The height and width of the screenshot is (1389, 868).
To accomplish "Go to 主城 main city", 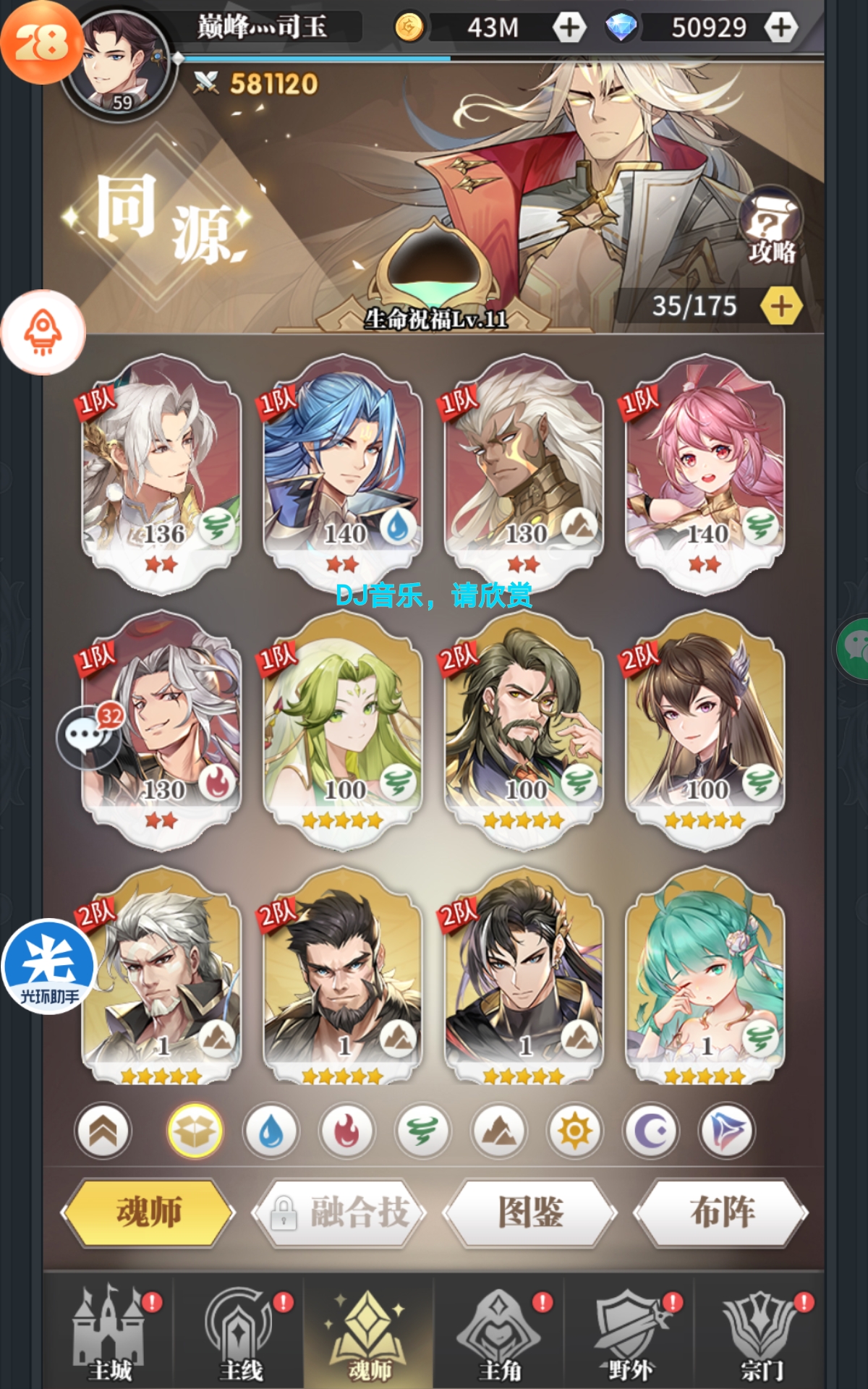I will tap(110, 1335).
